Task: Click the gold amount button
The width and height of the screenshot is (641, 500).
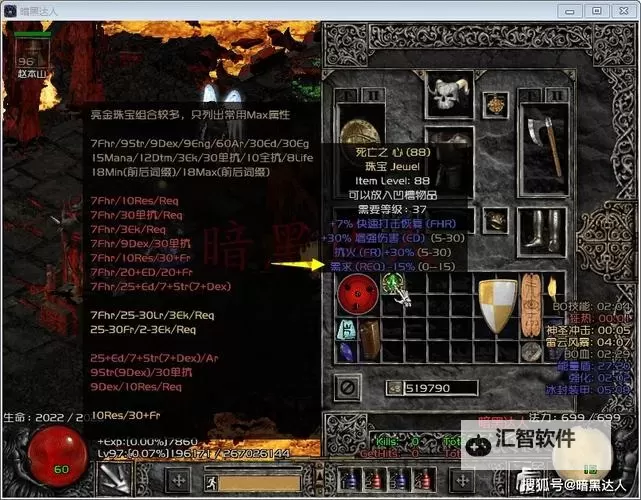Action: [393, 387]
